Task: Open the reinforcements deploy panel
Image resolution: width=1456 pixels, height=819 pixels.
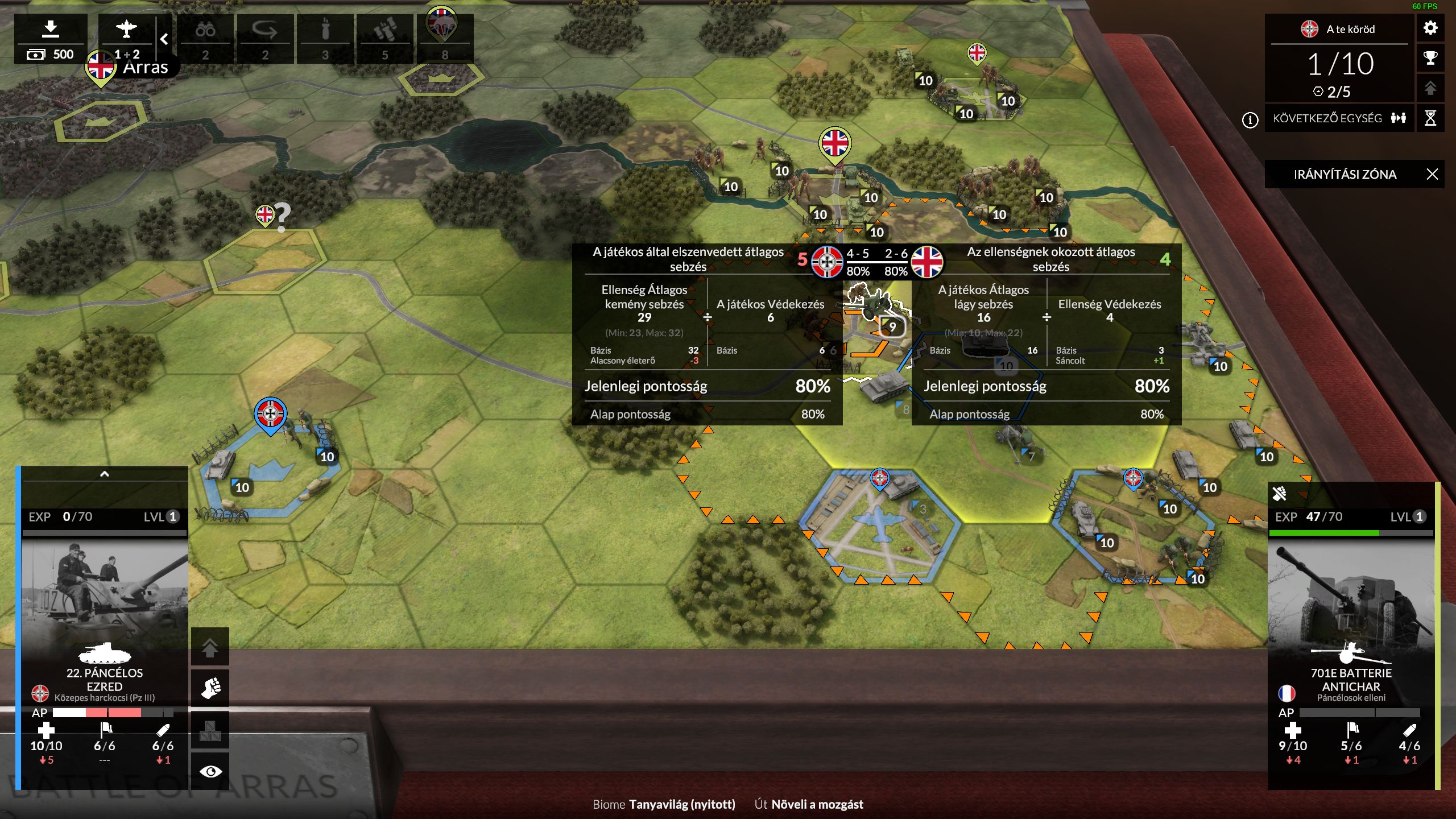Action: pyautogui.click(x=51, y=38)
